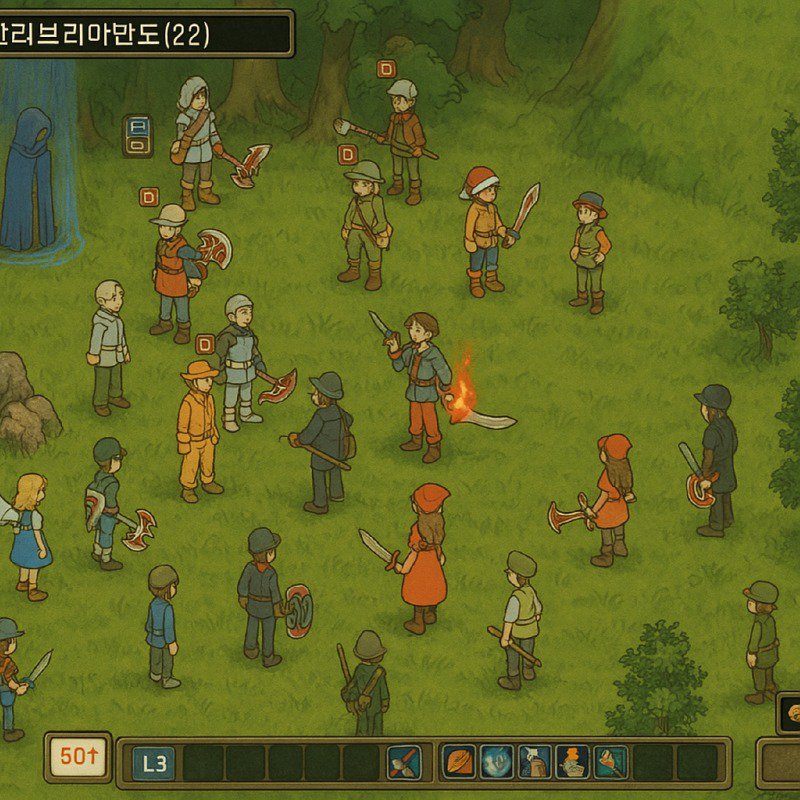800x800 pixels.
Task: Activate the axe weapon hotbar slot
Action: tap(404, 763)
